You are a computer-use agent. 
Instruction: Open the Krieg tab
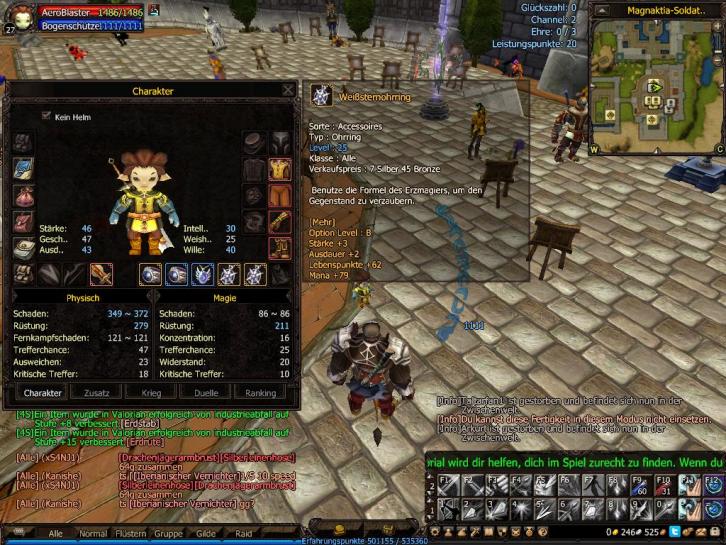tap(151, 393)
